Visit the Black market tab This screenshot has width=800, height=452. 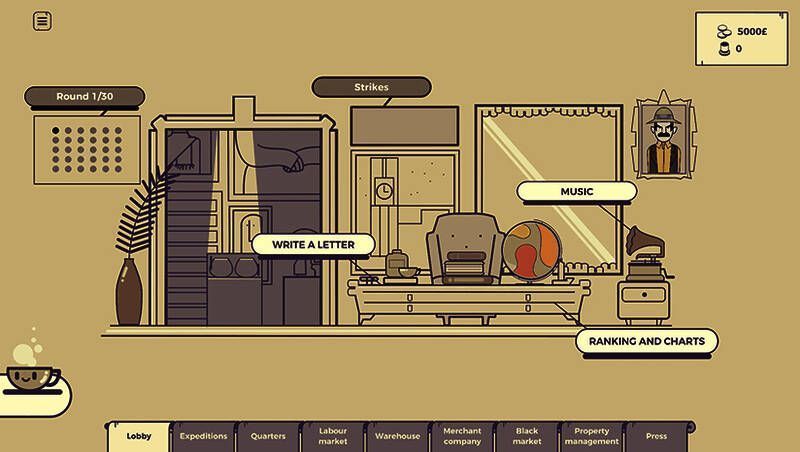(x=526, y=436)
